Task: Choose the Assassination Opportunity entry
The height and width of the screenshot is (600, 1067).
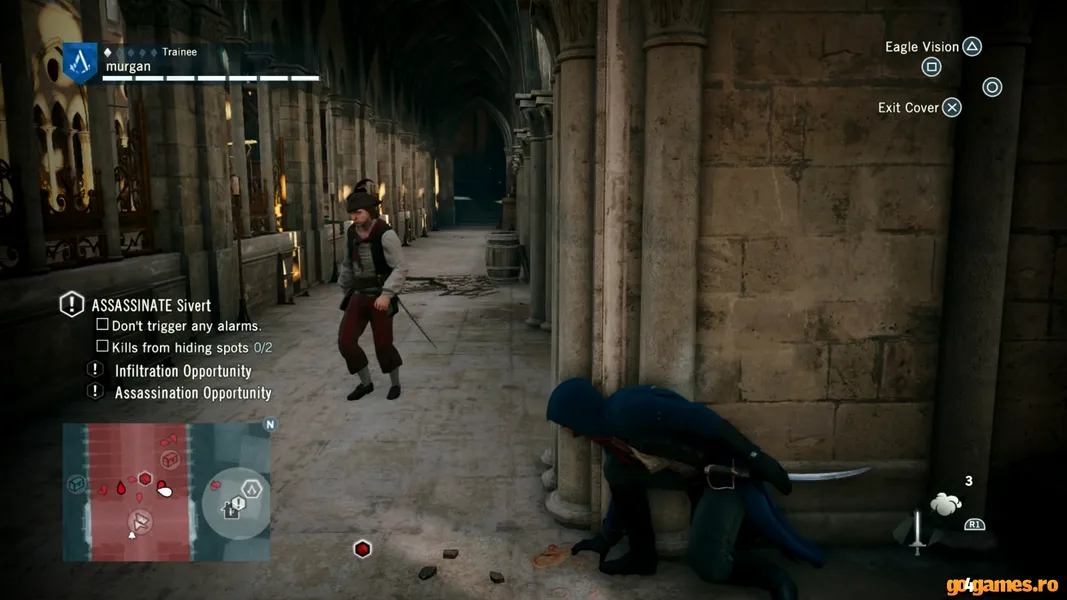Action: (193, 393)
